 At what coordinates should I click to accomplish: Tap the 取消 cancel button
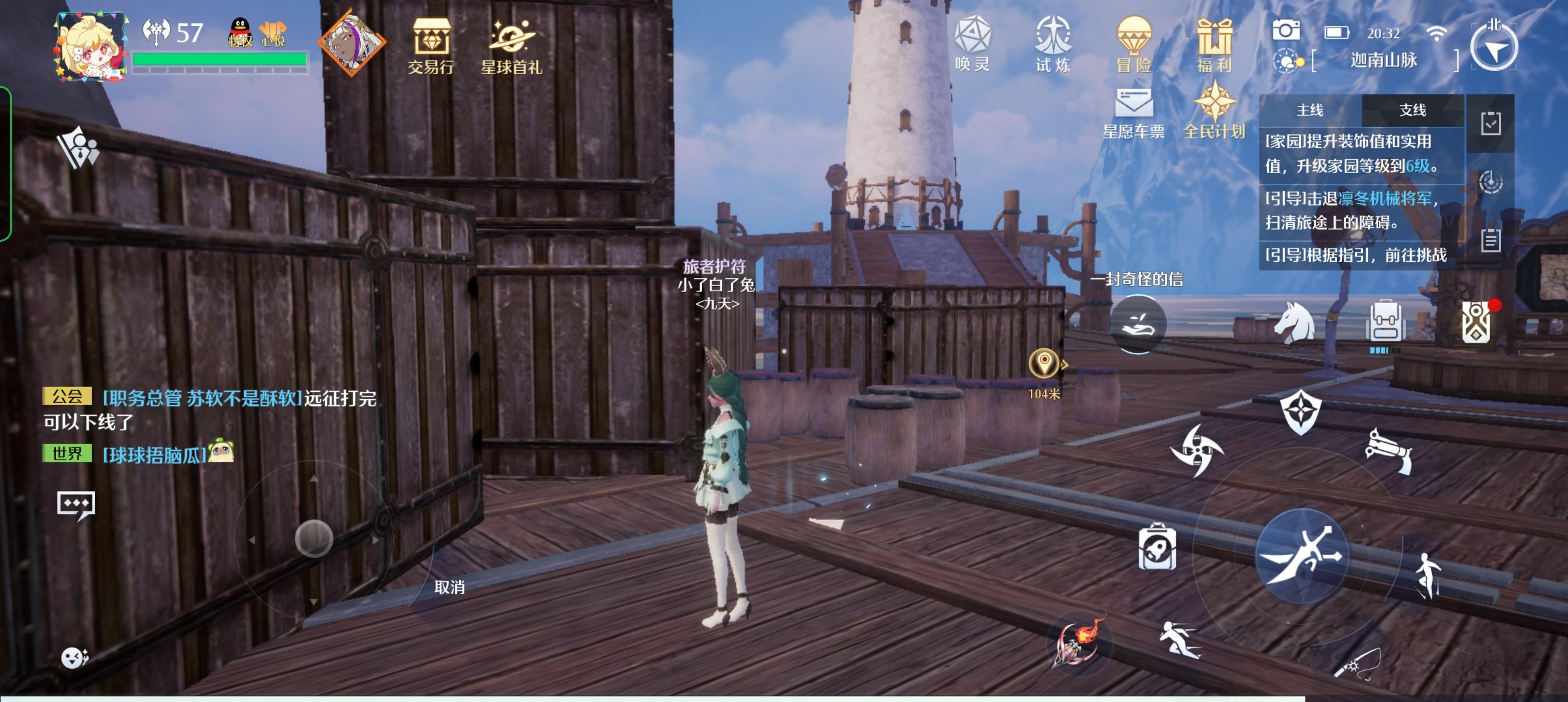449,587
